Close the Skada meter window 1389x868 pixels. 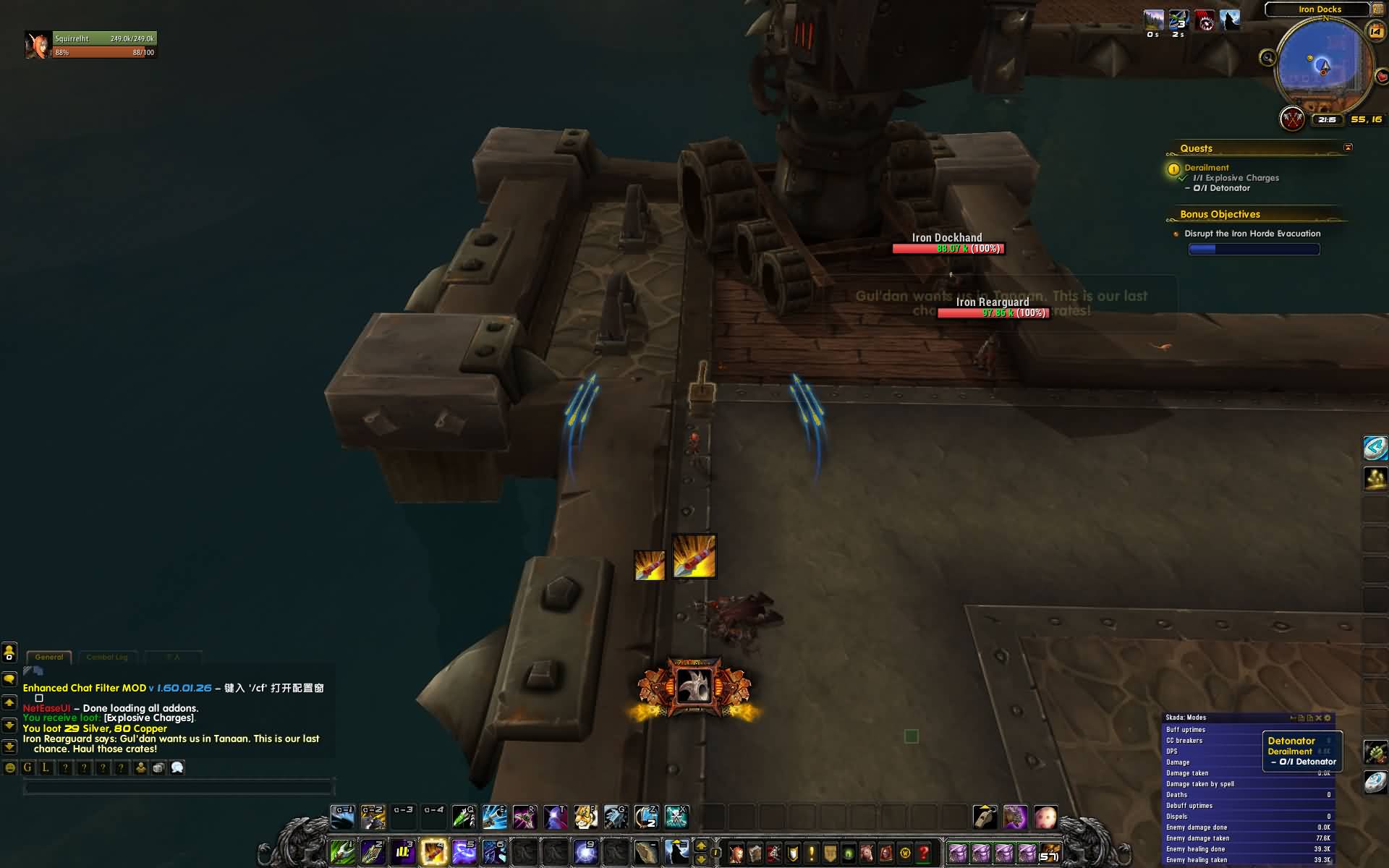pos(1318,718)
